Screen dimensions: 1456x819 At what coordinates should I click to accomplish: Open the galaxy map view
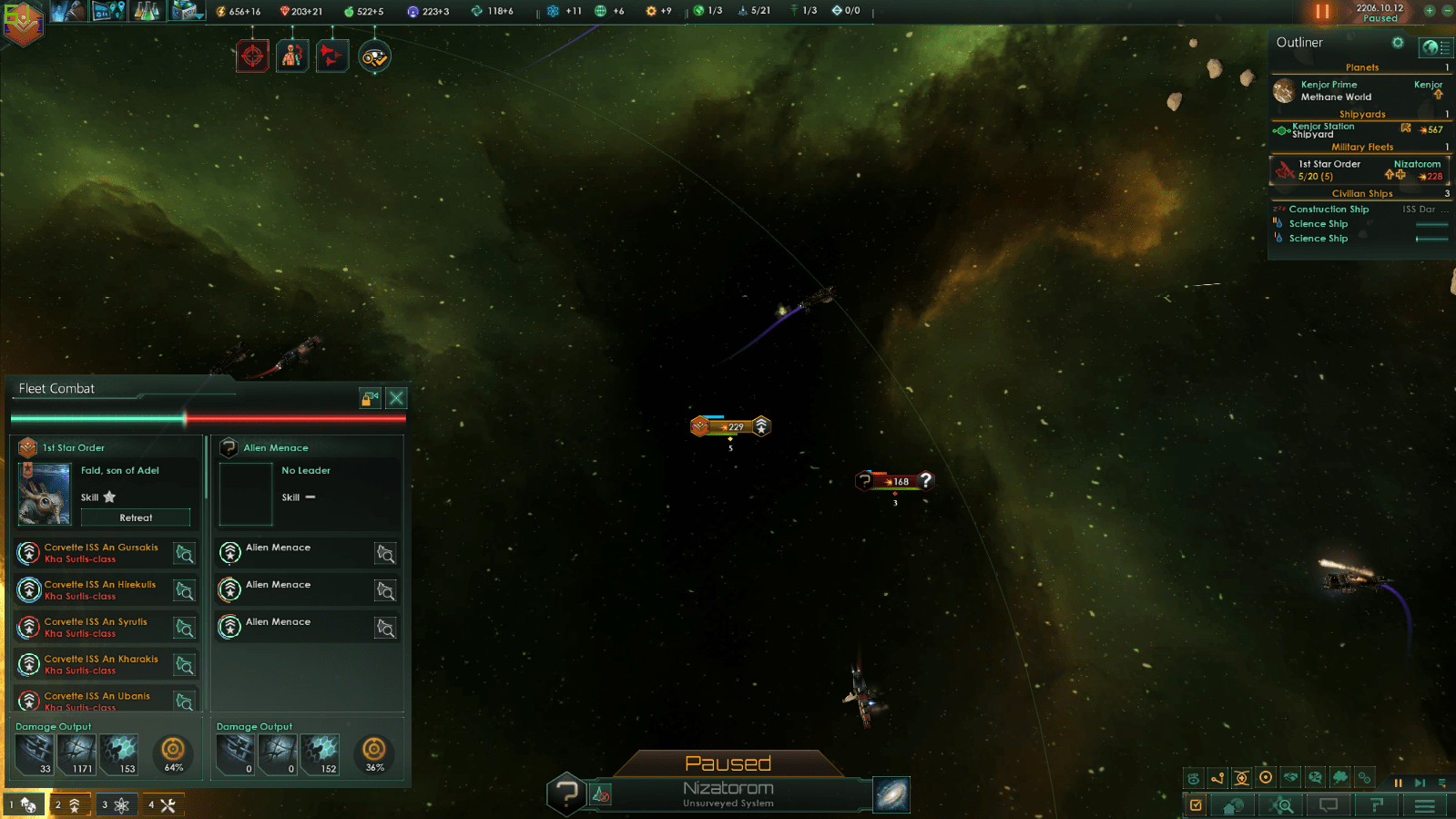click(891, 794)
